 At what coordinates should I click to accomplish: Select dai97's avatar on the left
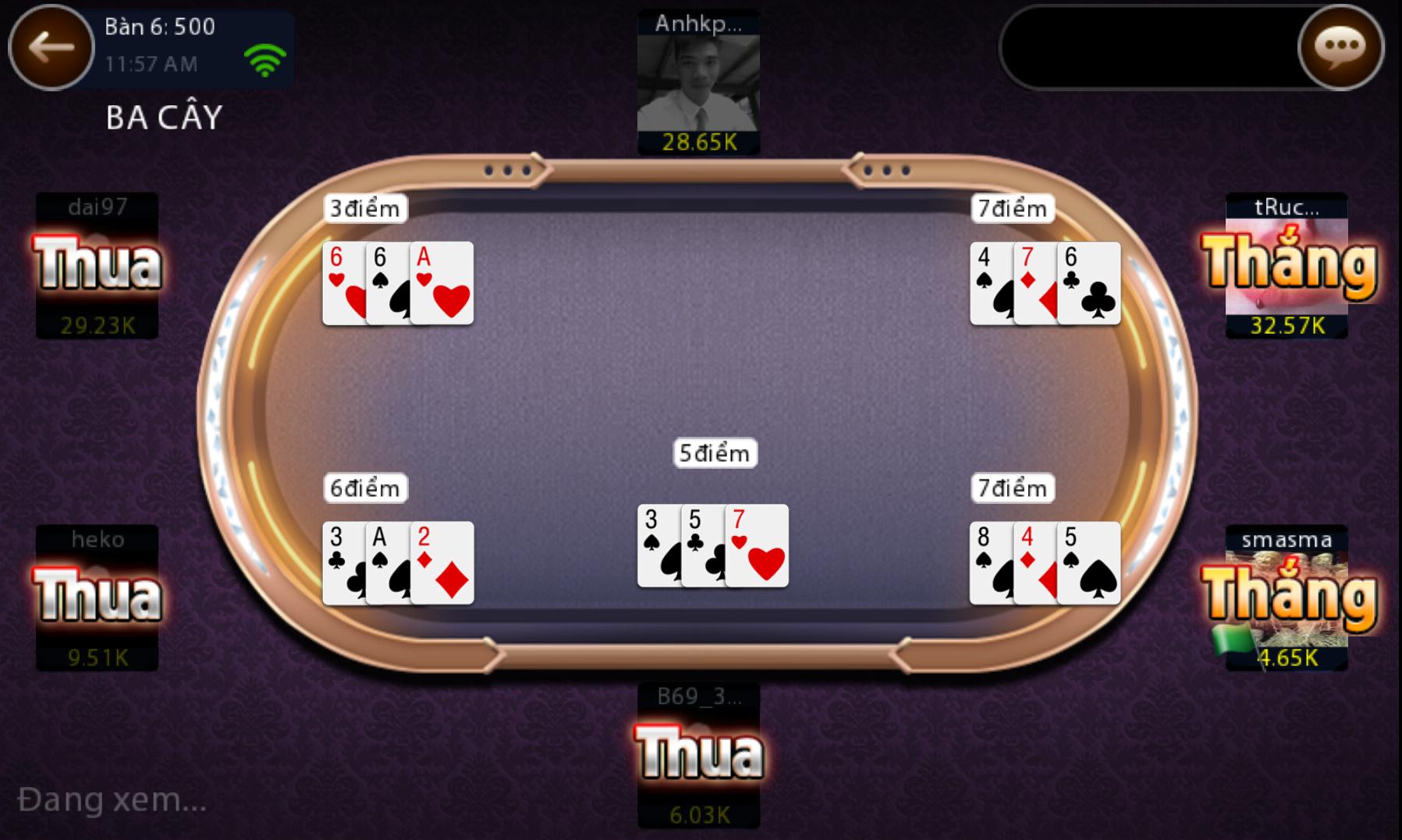pos(98,265)
